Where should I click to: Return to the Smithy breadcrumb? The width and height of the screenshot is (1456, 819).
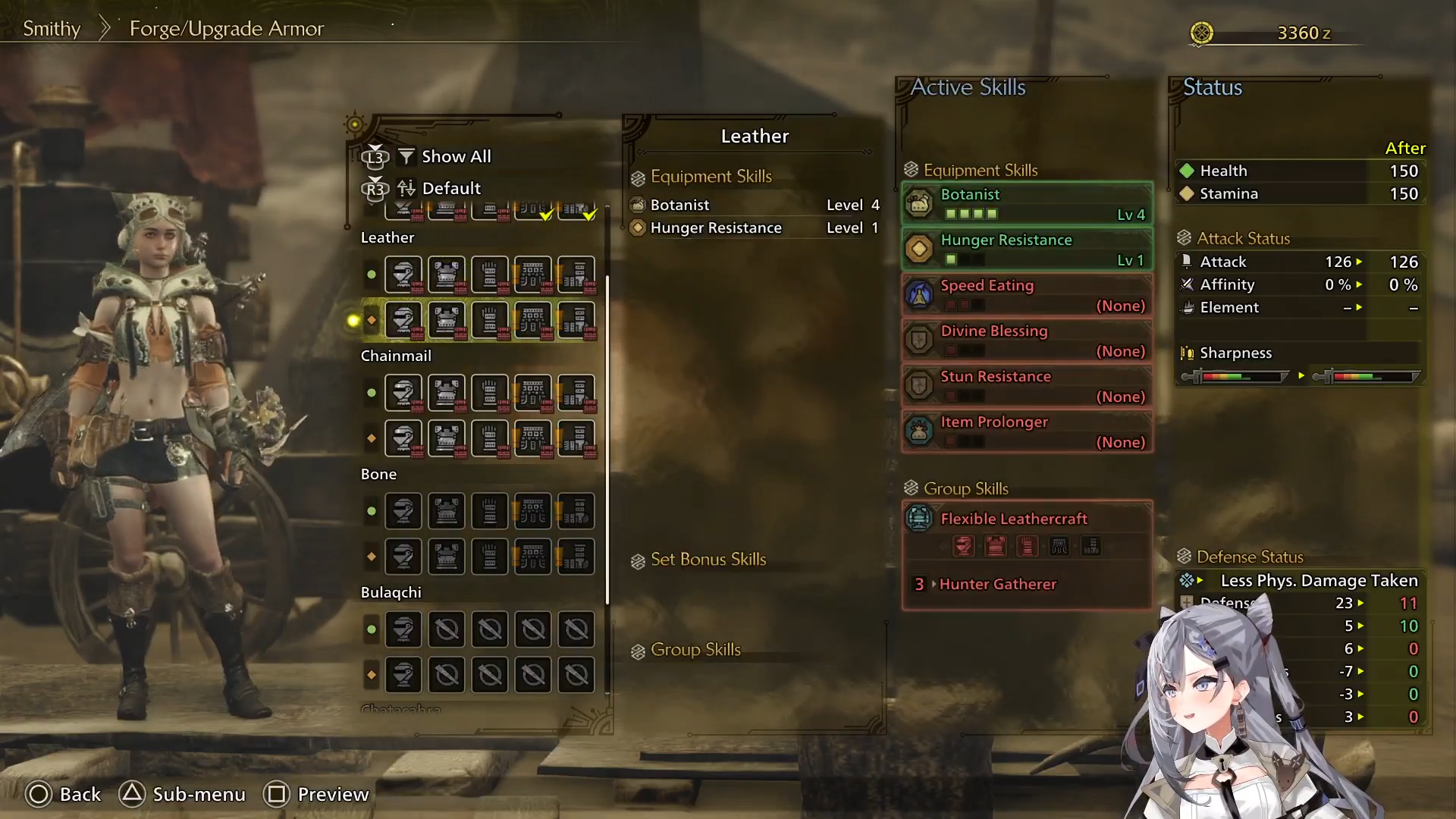tap(52, 29)
